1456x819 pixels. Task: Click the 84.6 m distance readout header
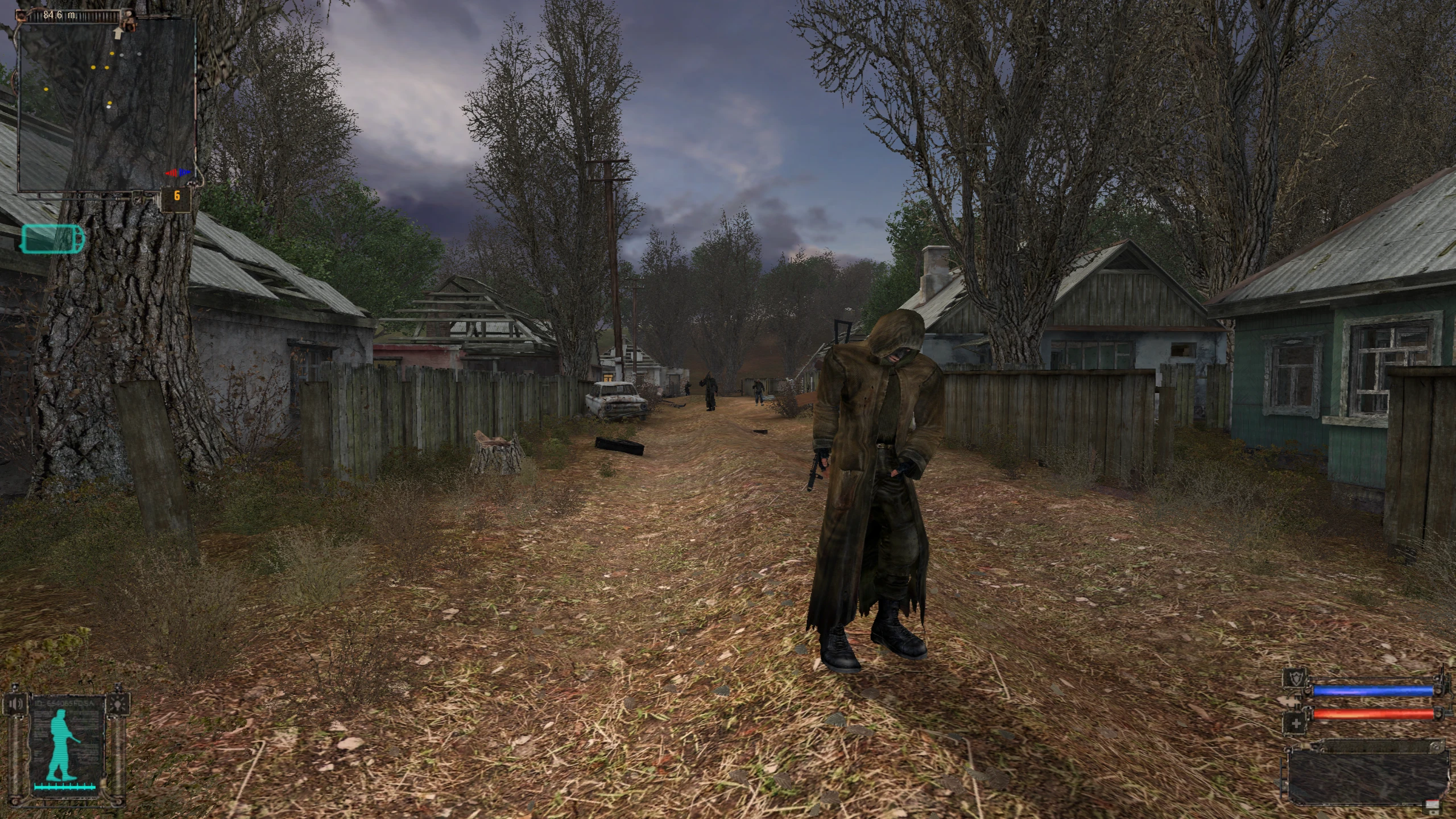60,15
